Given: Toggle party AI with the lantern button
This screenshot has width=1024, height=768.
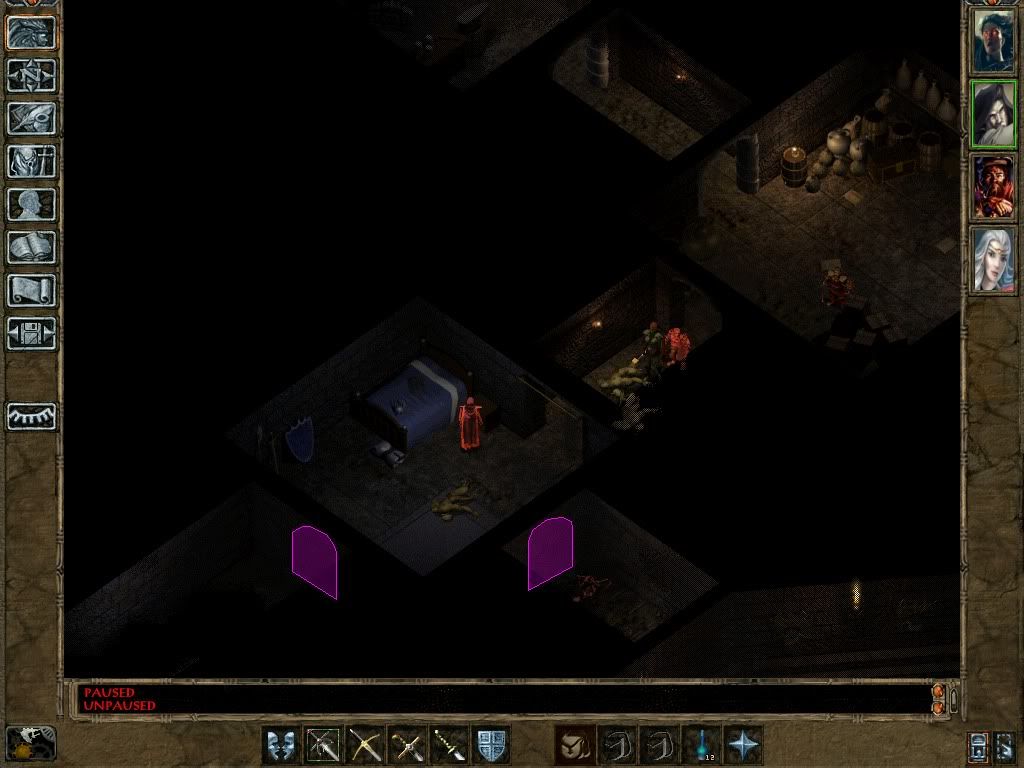Looking at the screenshot, I should pyautogui.click(x=979, y=747).
